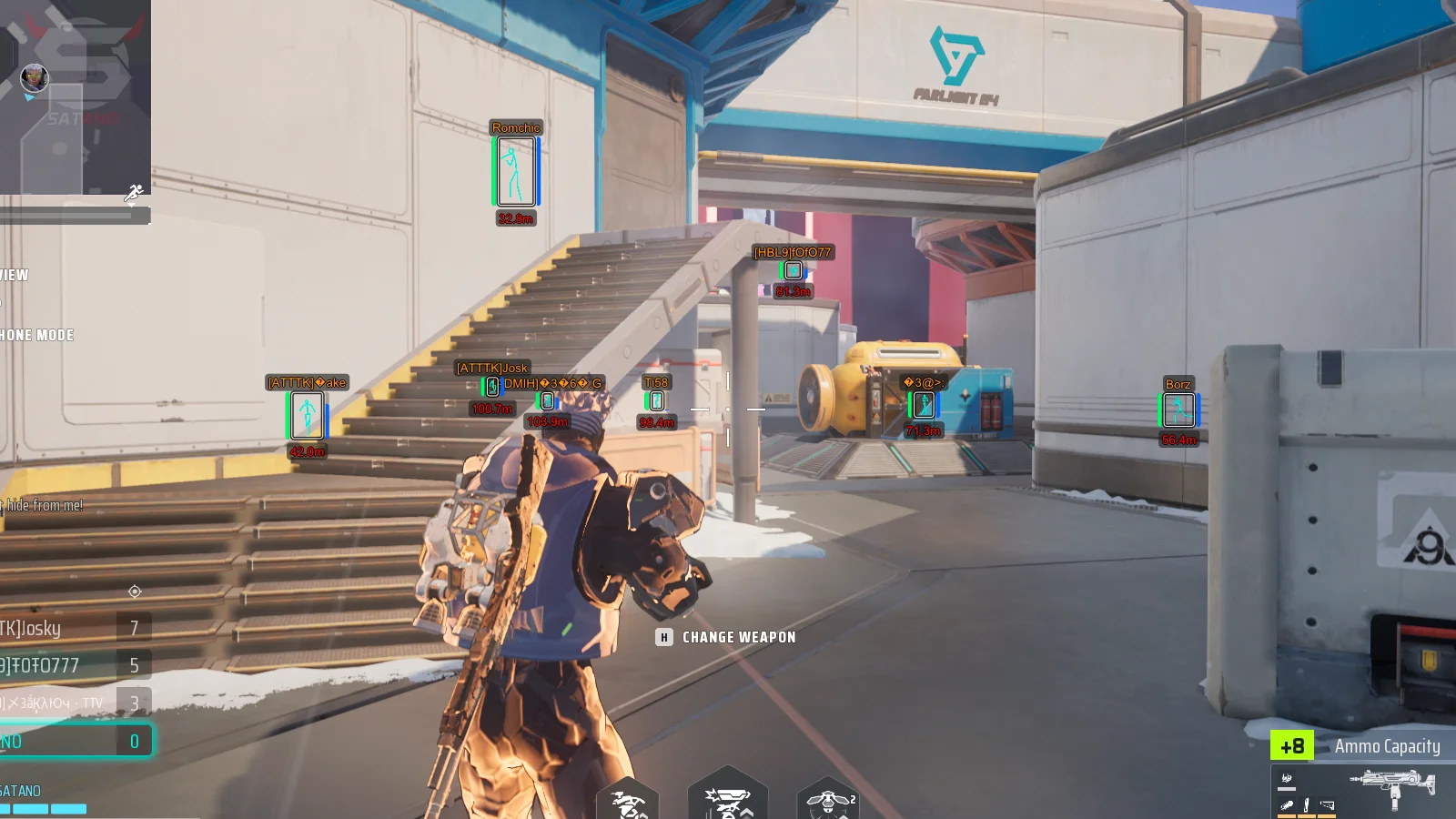Open the minimap in the corner
Image resolution: width=1456 pixels, height=819 pixels.
point(75,96)
